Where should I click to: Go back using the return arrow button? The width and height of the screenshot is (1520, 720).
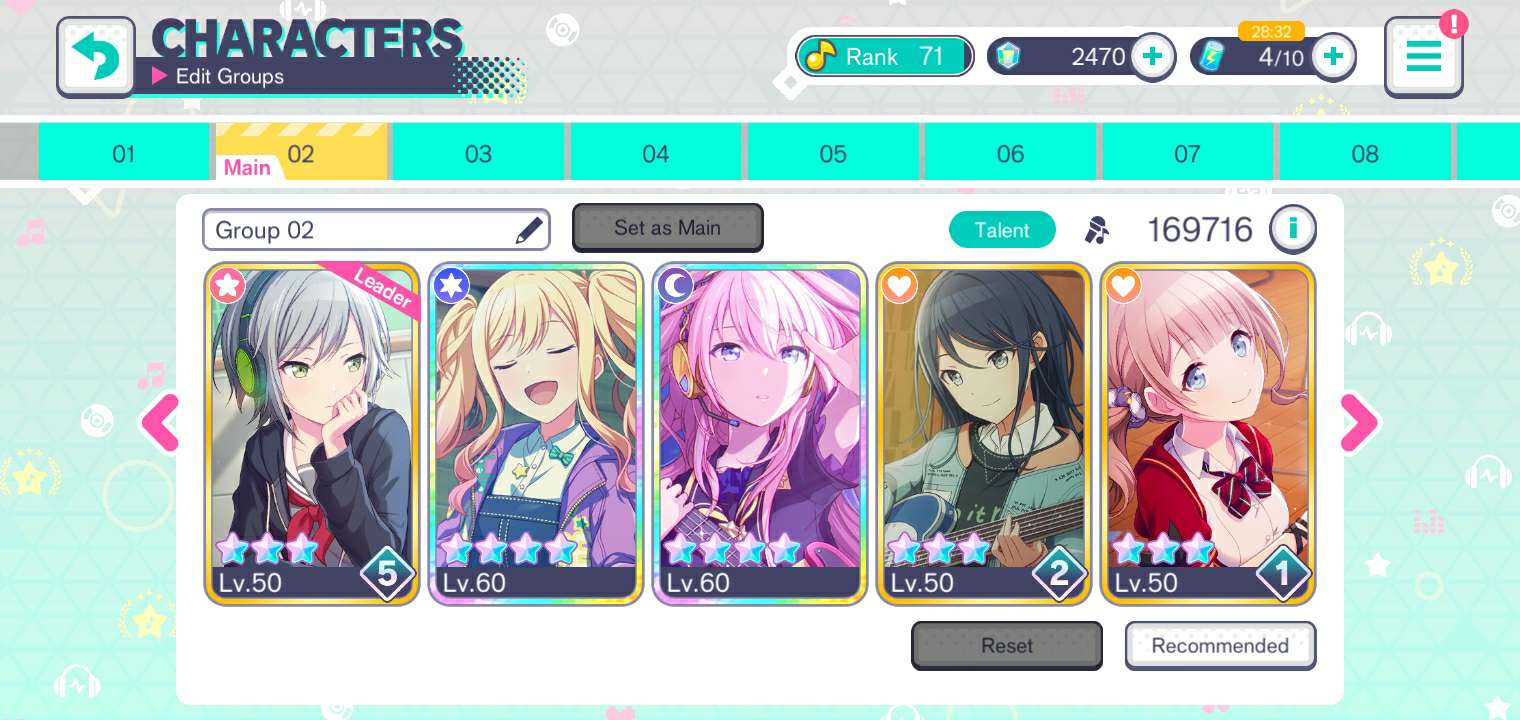pos(96,57)
